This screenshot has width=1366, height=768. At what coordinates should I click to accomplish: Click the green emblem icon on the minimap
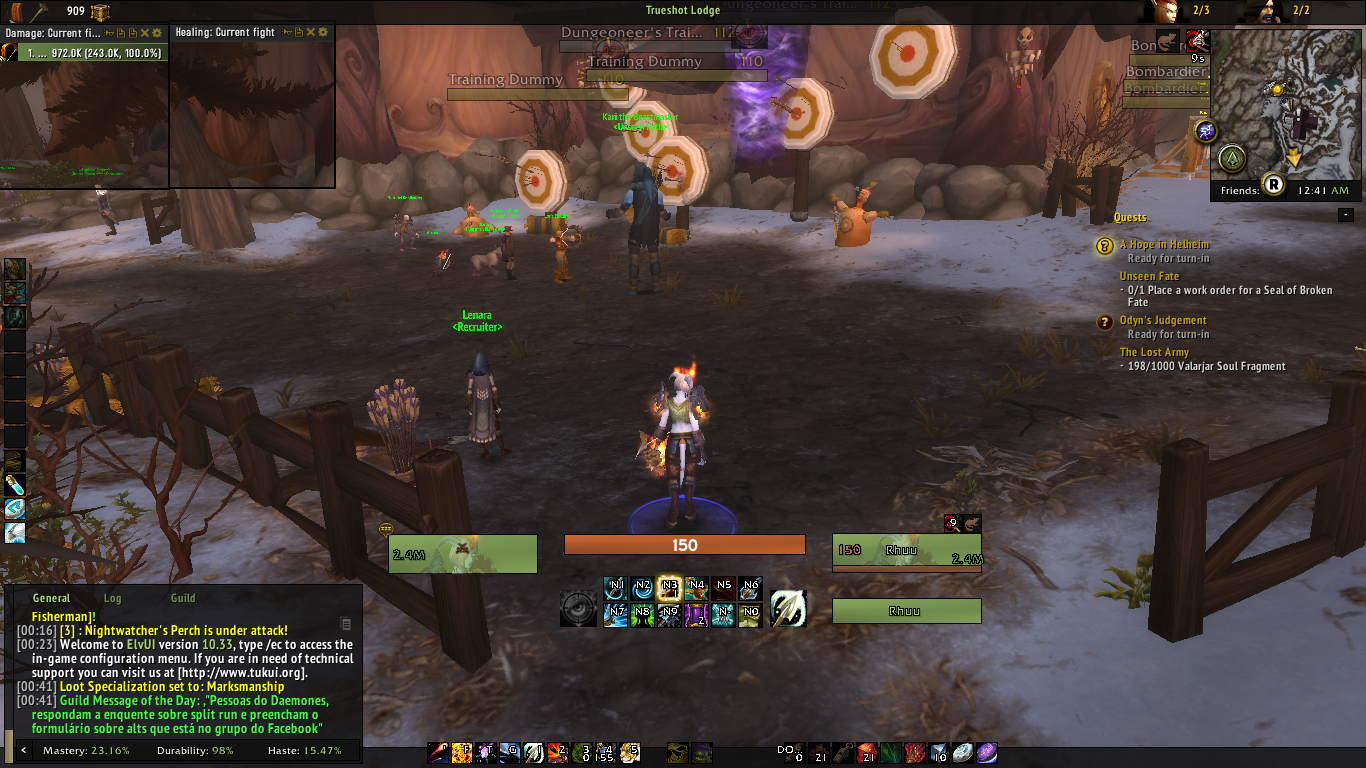[x=1232, y=158]
